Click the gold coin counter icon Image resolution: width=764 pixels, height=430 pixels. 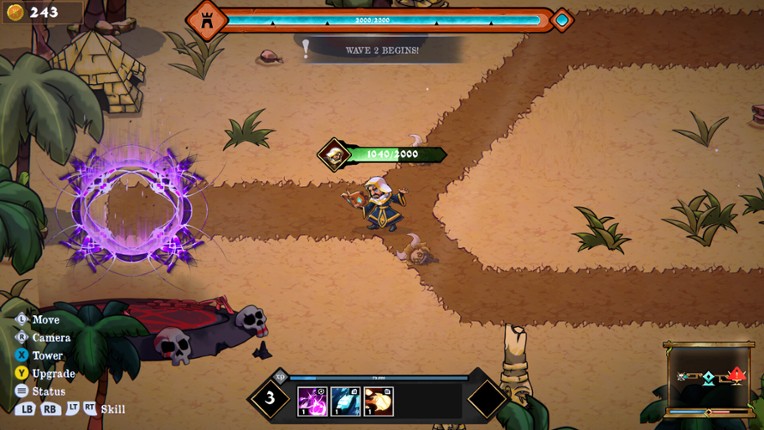coord(13,12)
